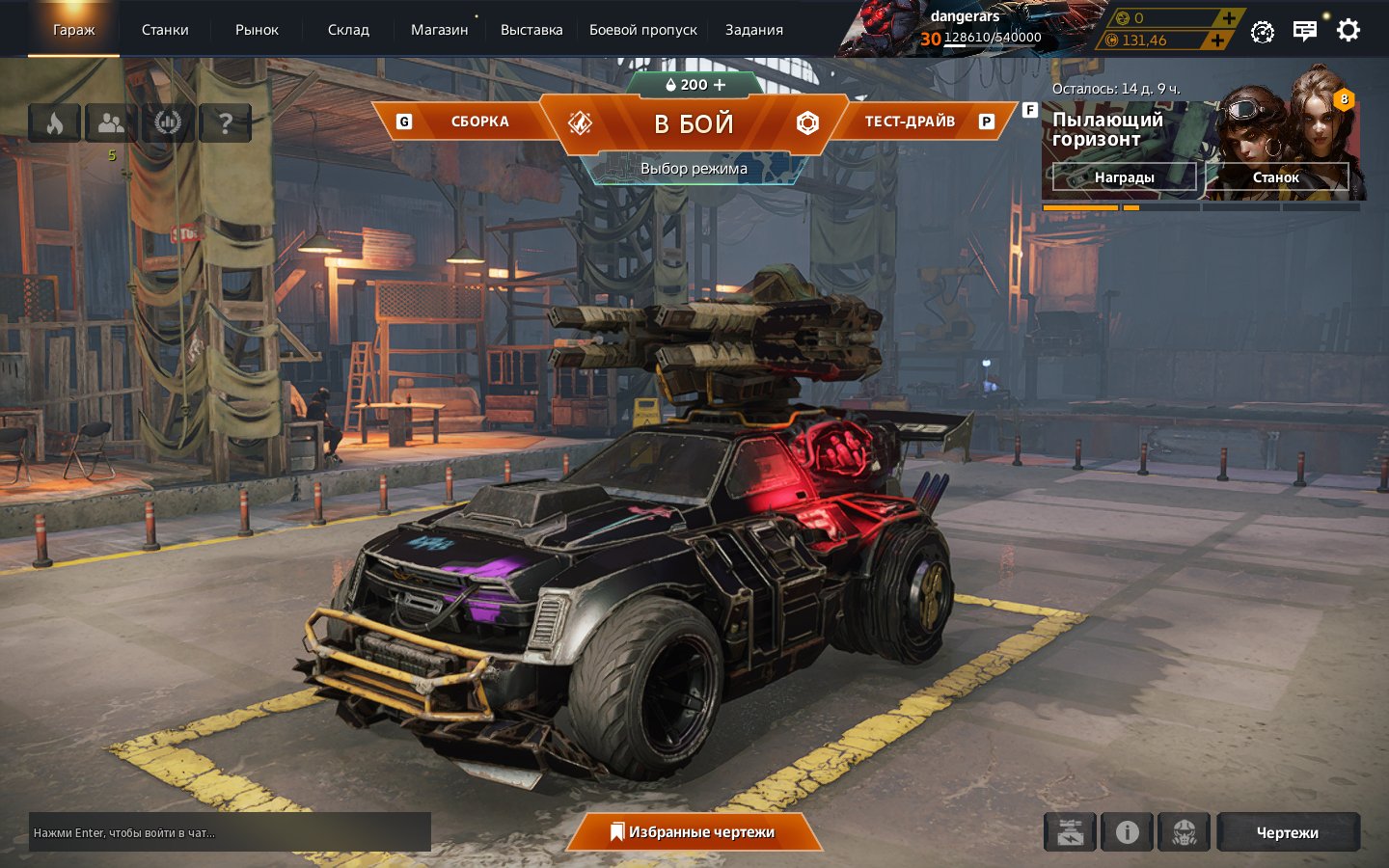View Награды of Пылающий горизонт
Image resolution: width=1389 pixels, height=868 pixels.
click(1124, 177)
